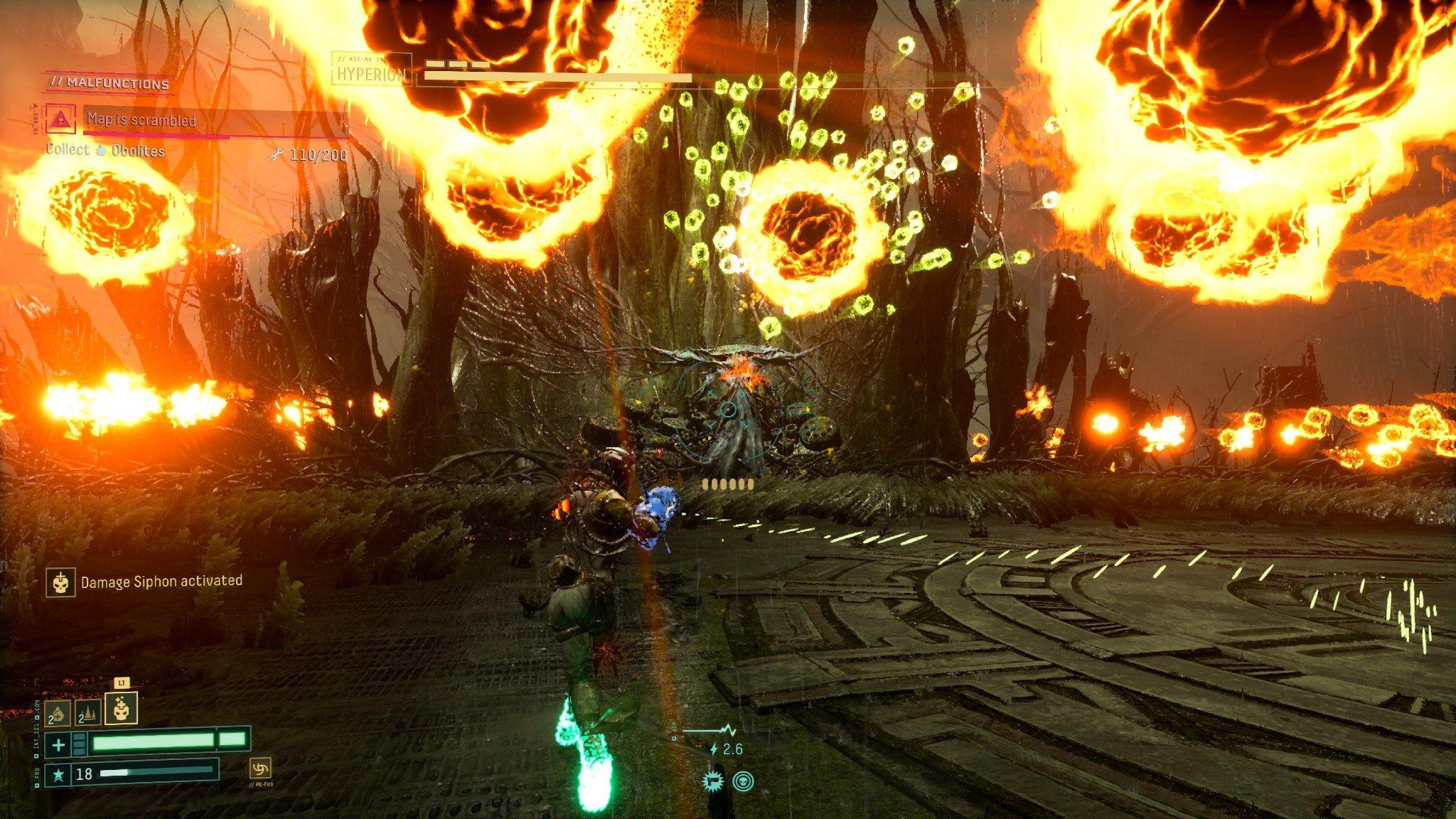Click the health plus icon

tap(59, 745)
